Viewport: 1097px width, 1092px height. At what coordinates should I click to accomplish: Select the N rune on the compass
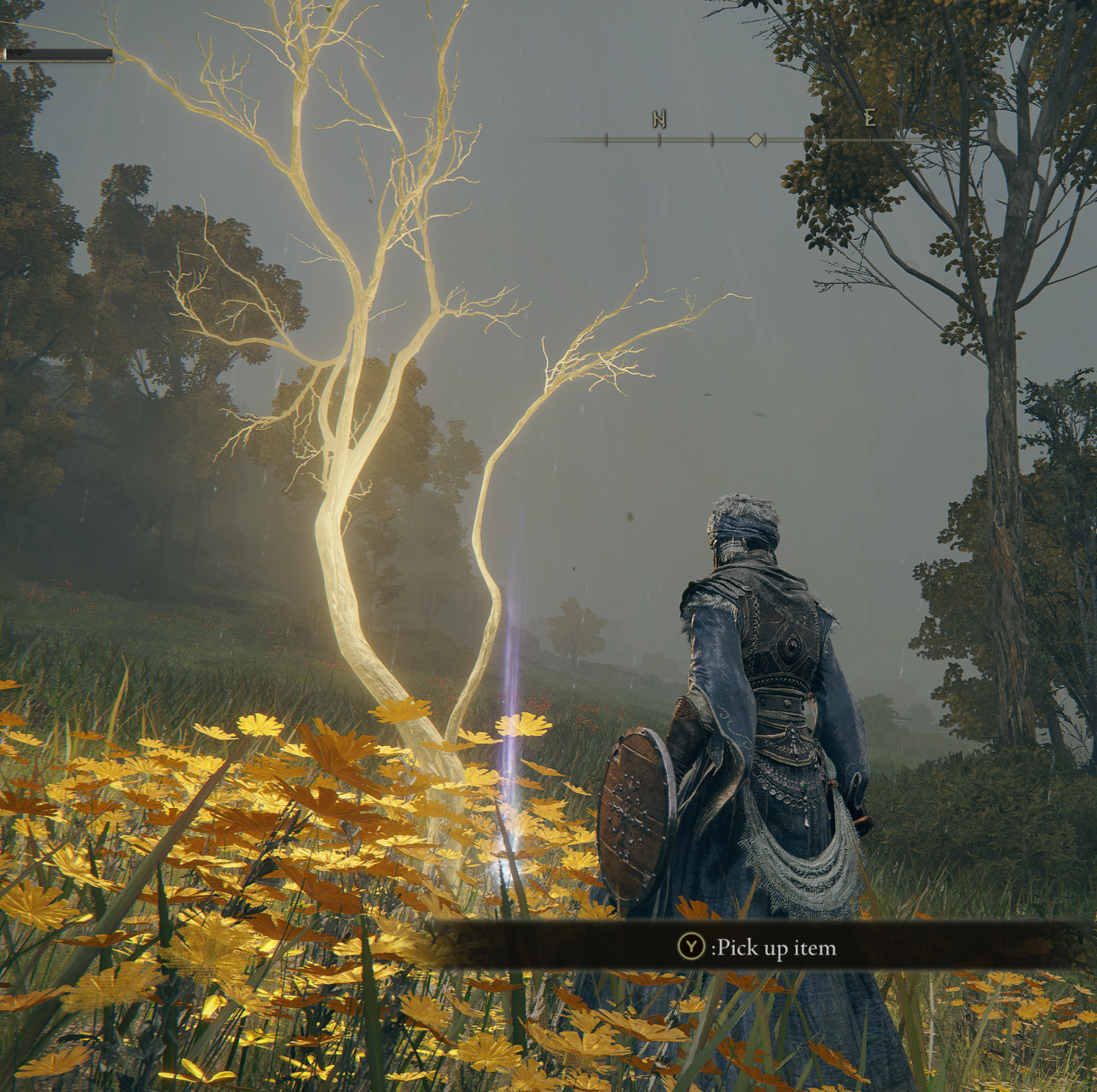point(659,119)
